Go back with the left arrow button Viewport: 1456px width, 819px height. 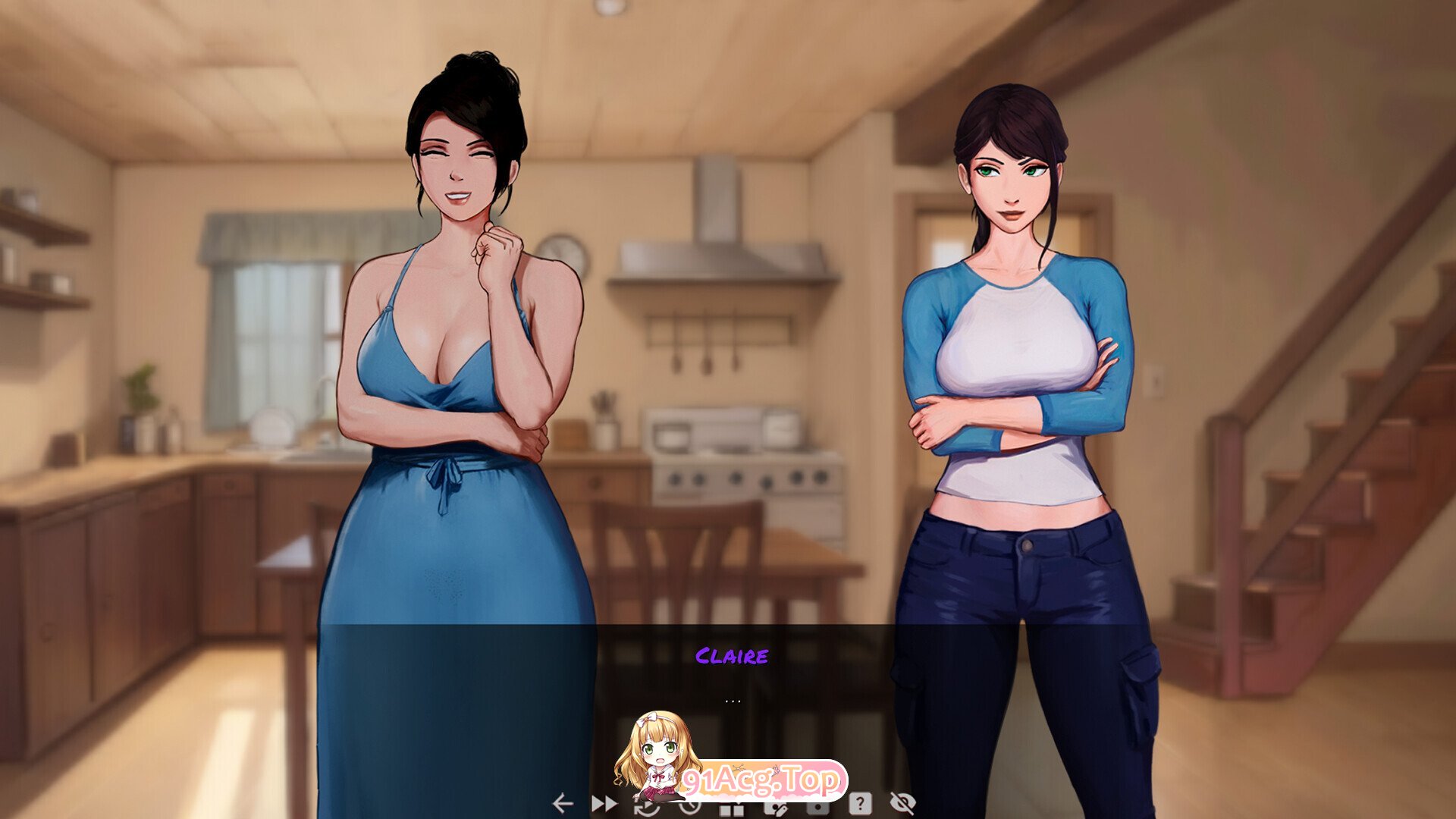click(562, 803)
